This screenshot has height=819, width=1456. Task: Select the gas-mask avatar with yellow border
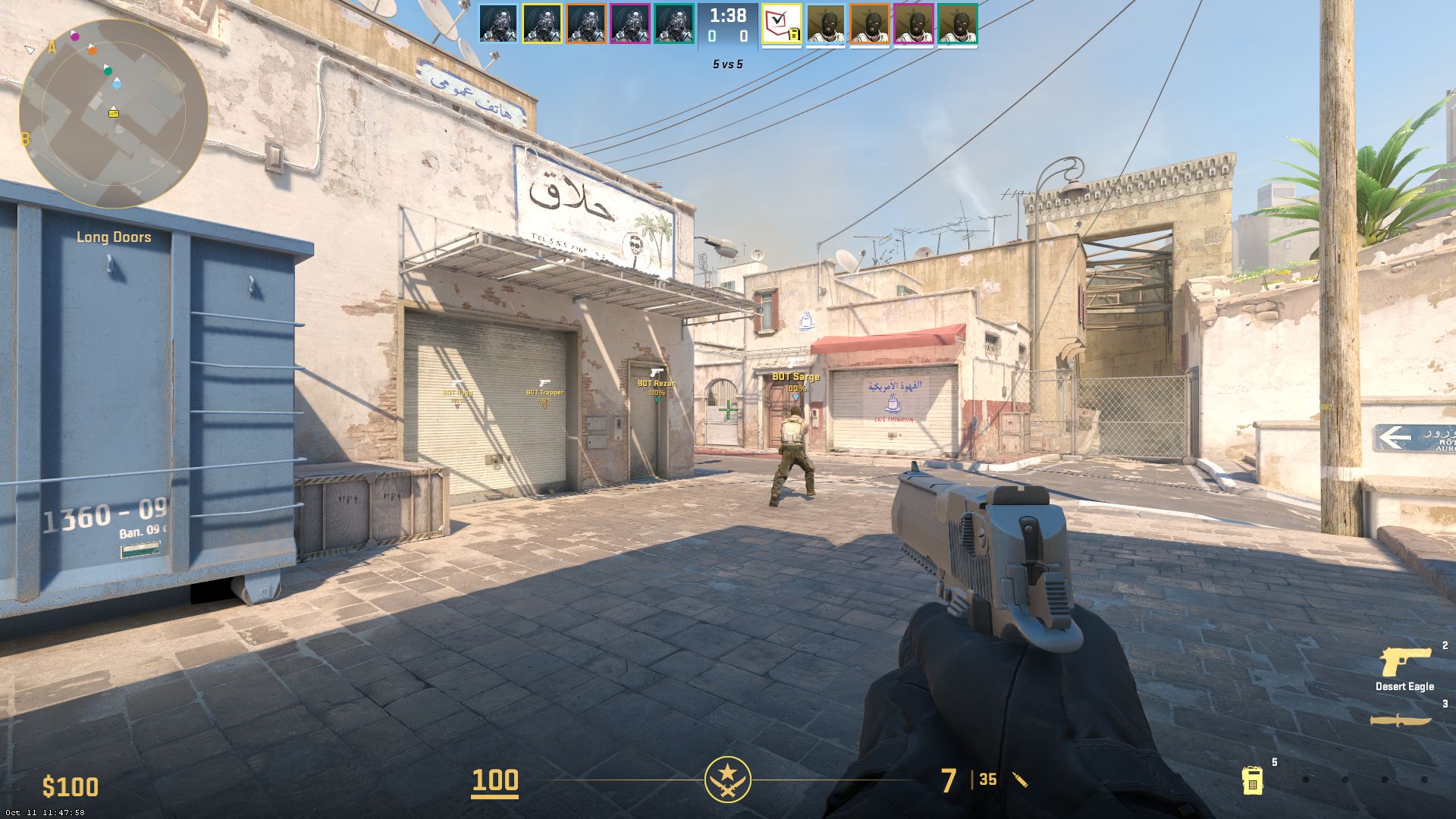tap(542, 24)
